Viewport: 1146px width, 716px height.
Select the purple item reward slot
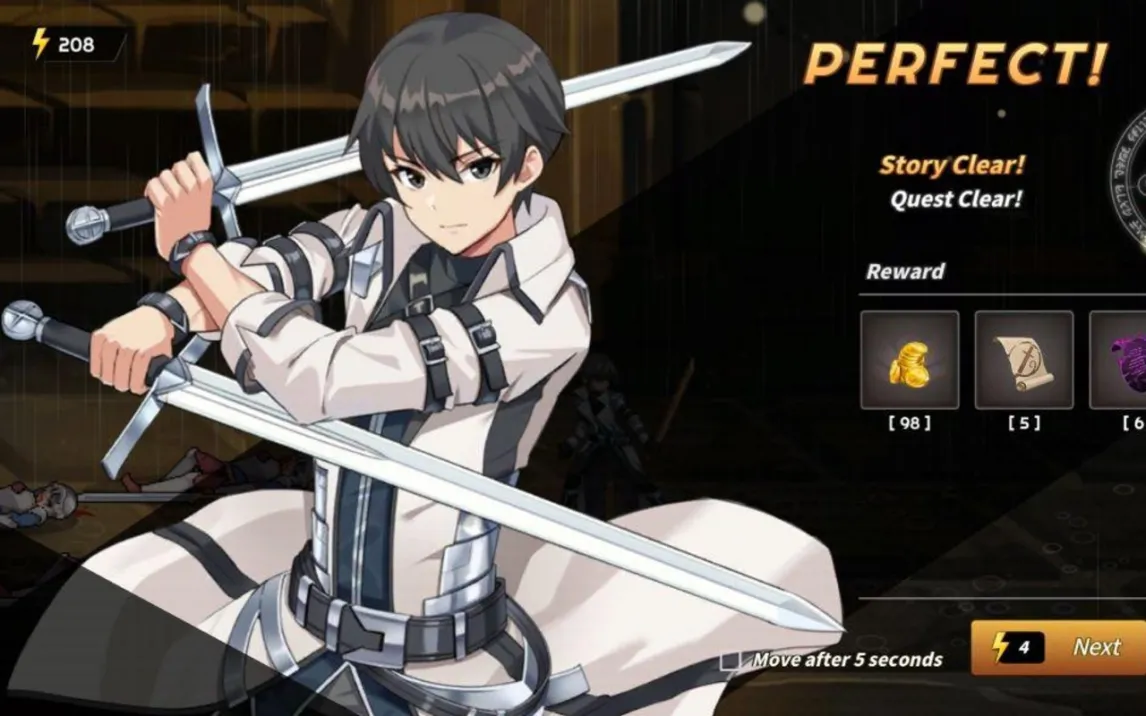click(1120, 360)
